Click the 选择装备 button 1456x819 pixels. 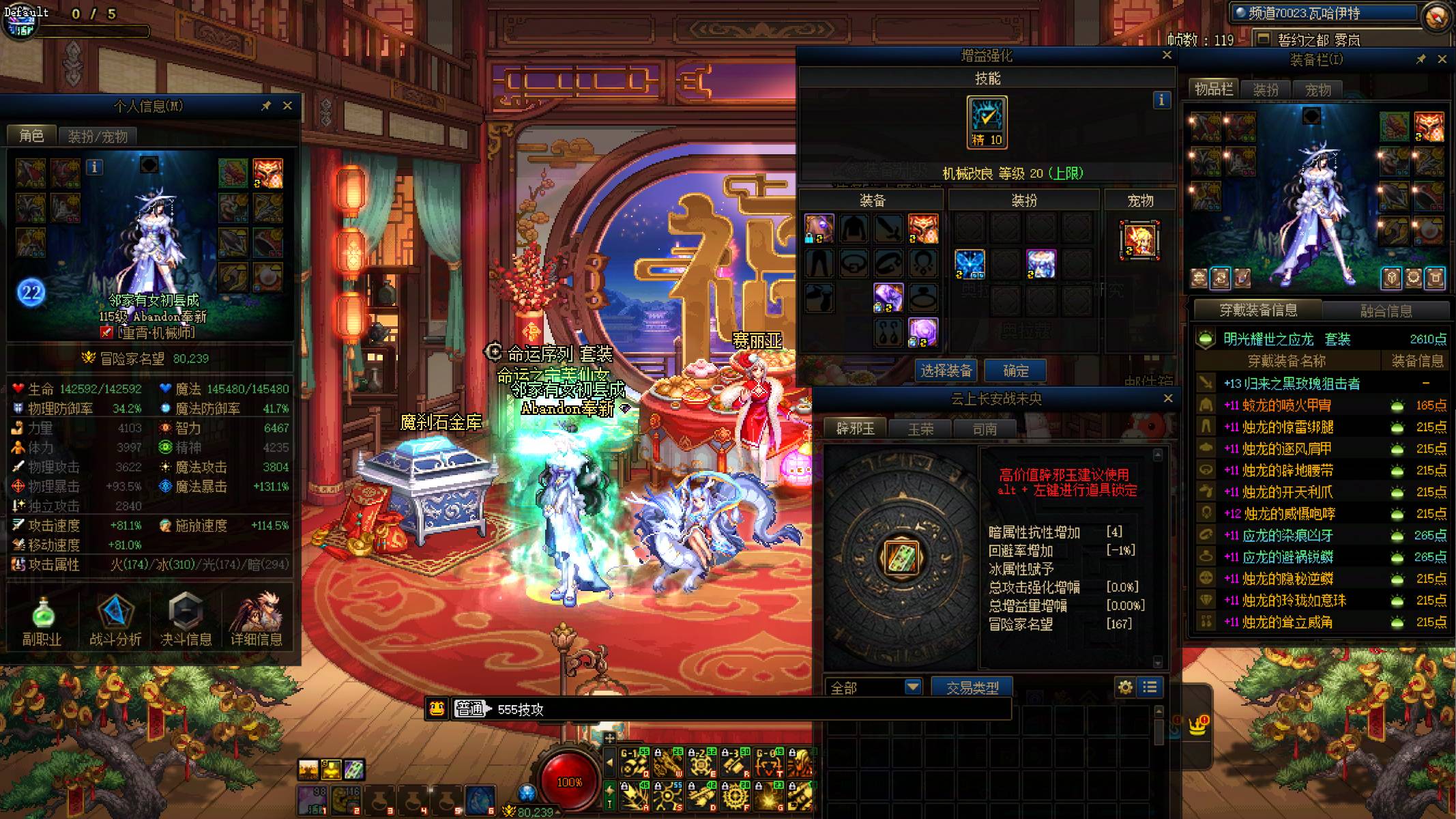946,371
